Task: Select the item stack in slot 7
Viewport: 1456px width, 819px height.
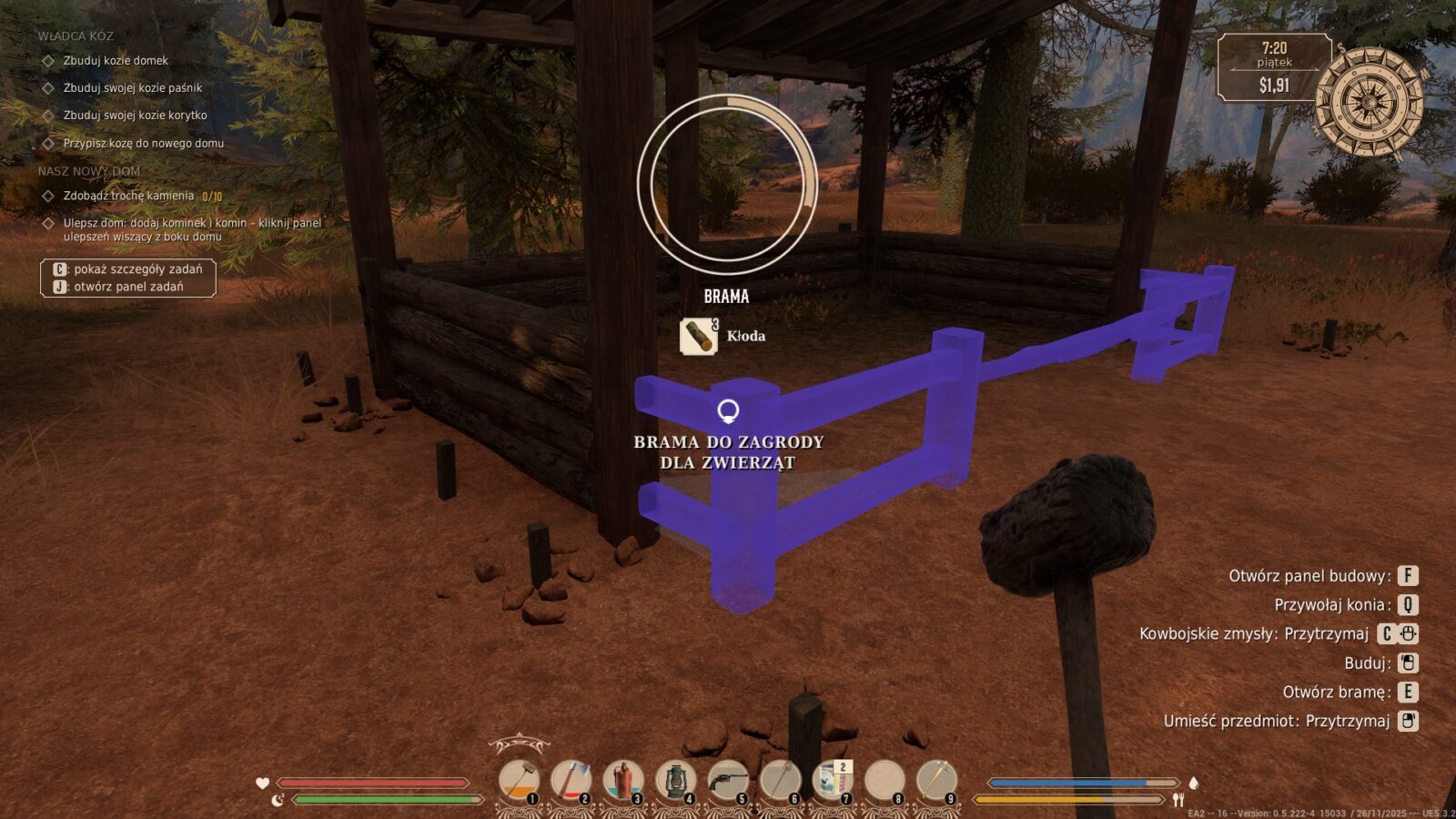Action: point(832,781)
